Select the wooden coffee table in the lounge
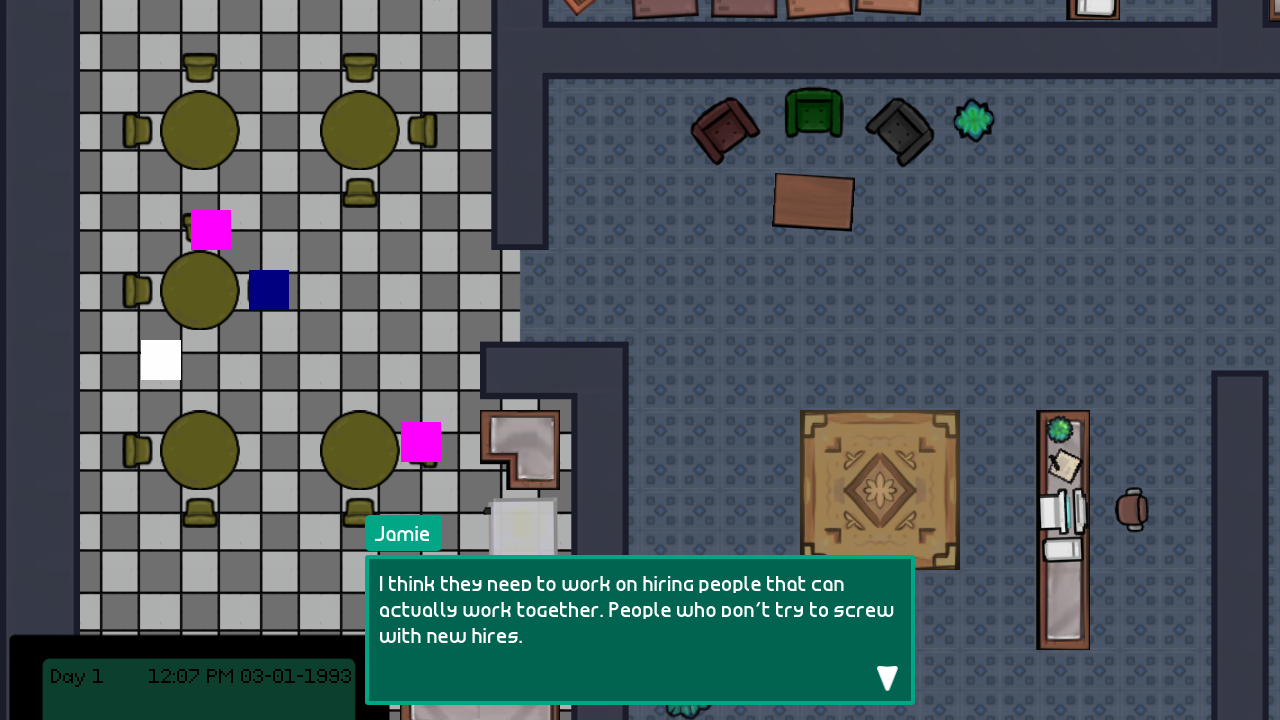Viewport: 1280px width, 720px height. (813, 201)
